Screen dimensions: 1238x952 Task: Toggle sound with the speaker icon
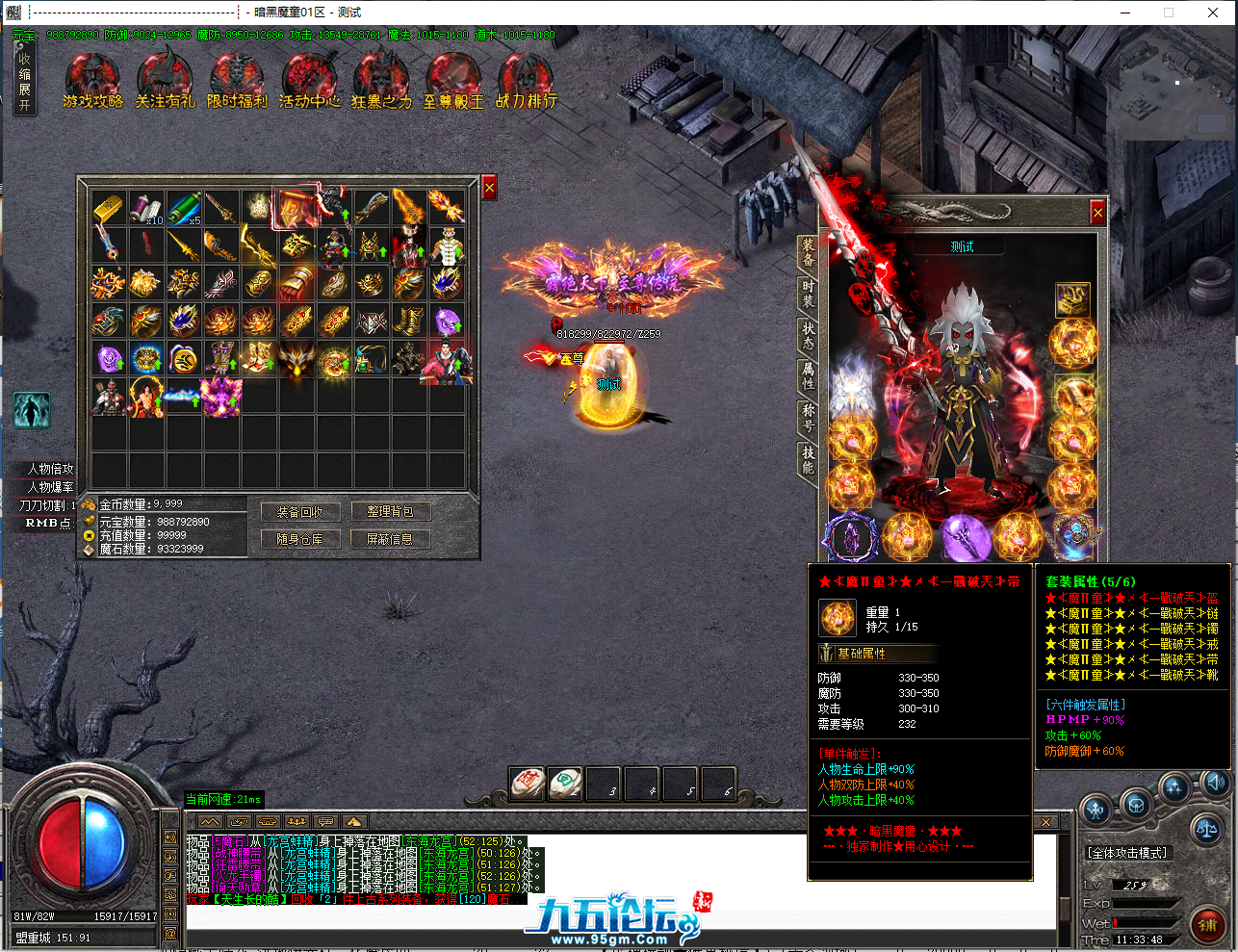[1215, 783]
